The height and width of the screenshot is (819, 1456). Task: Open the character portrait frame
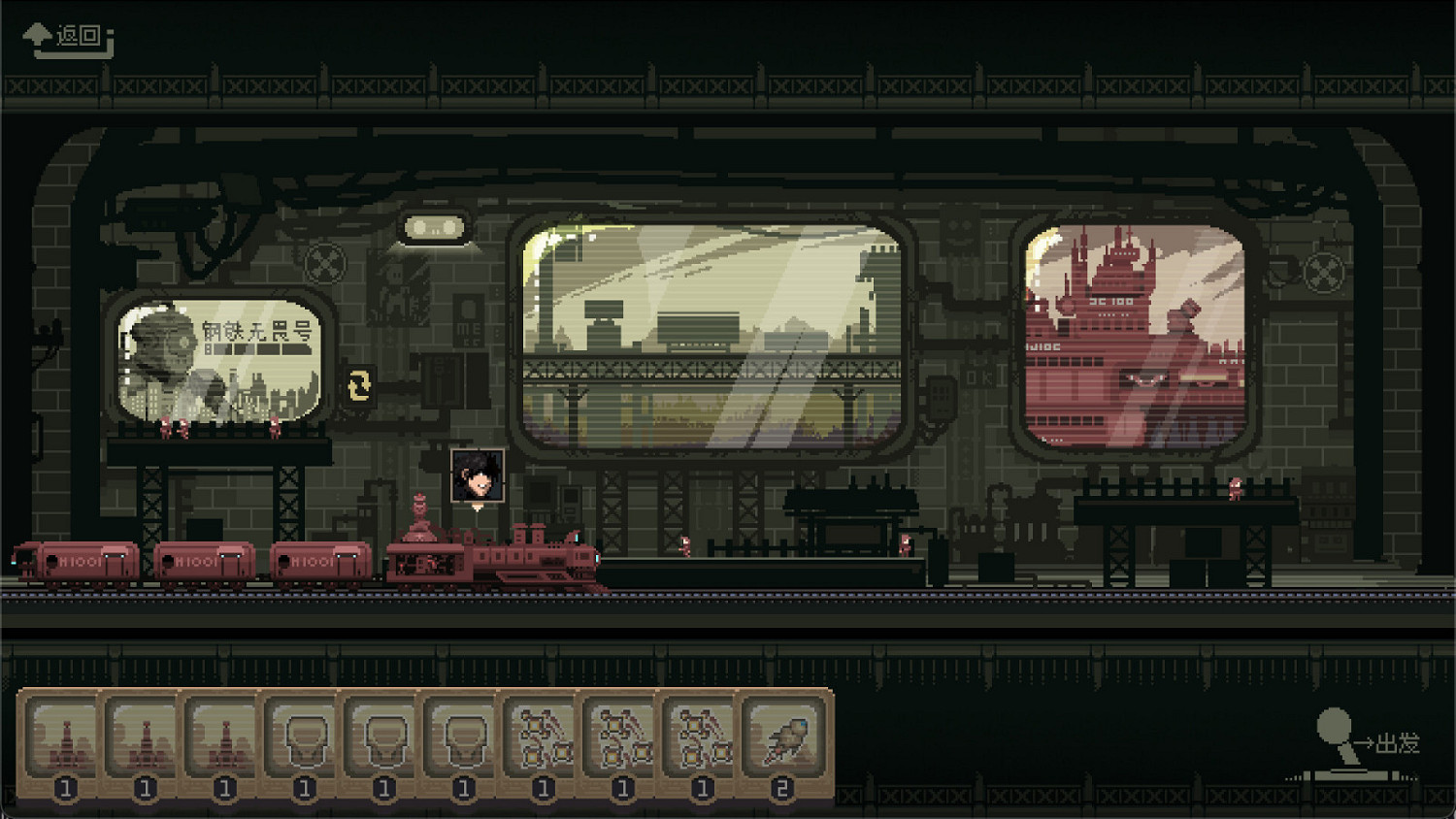tap(479, 477)
